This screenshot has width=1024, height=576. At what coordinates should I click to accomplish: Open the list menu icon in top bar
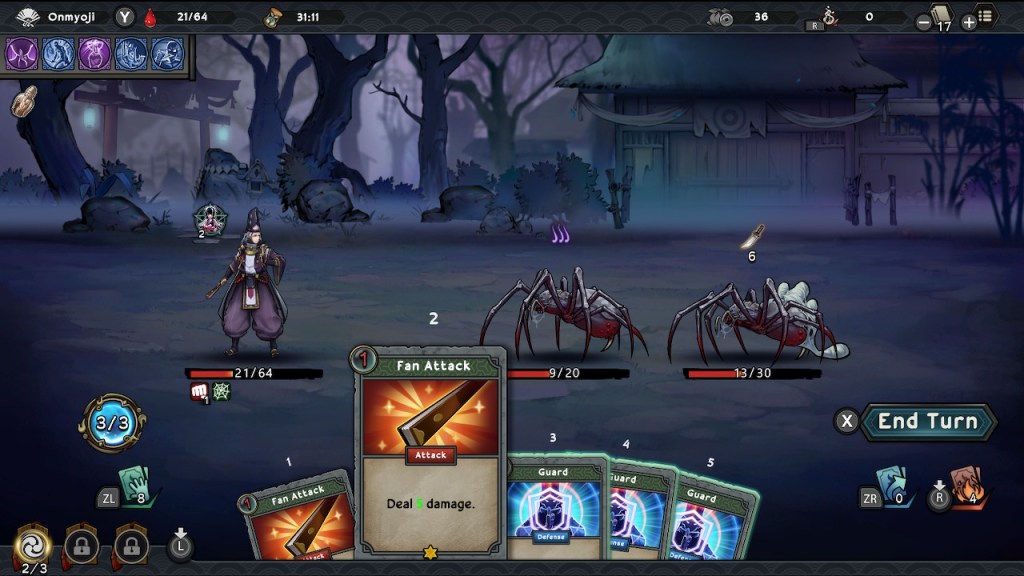pyautogui.click(x=986, y=17)
